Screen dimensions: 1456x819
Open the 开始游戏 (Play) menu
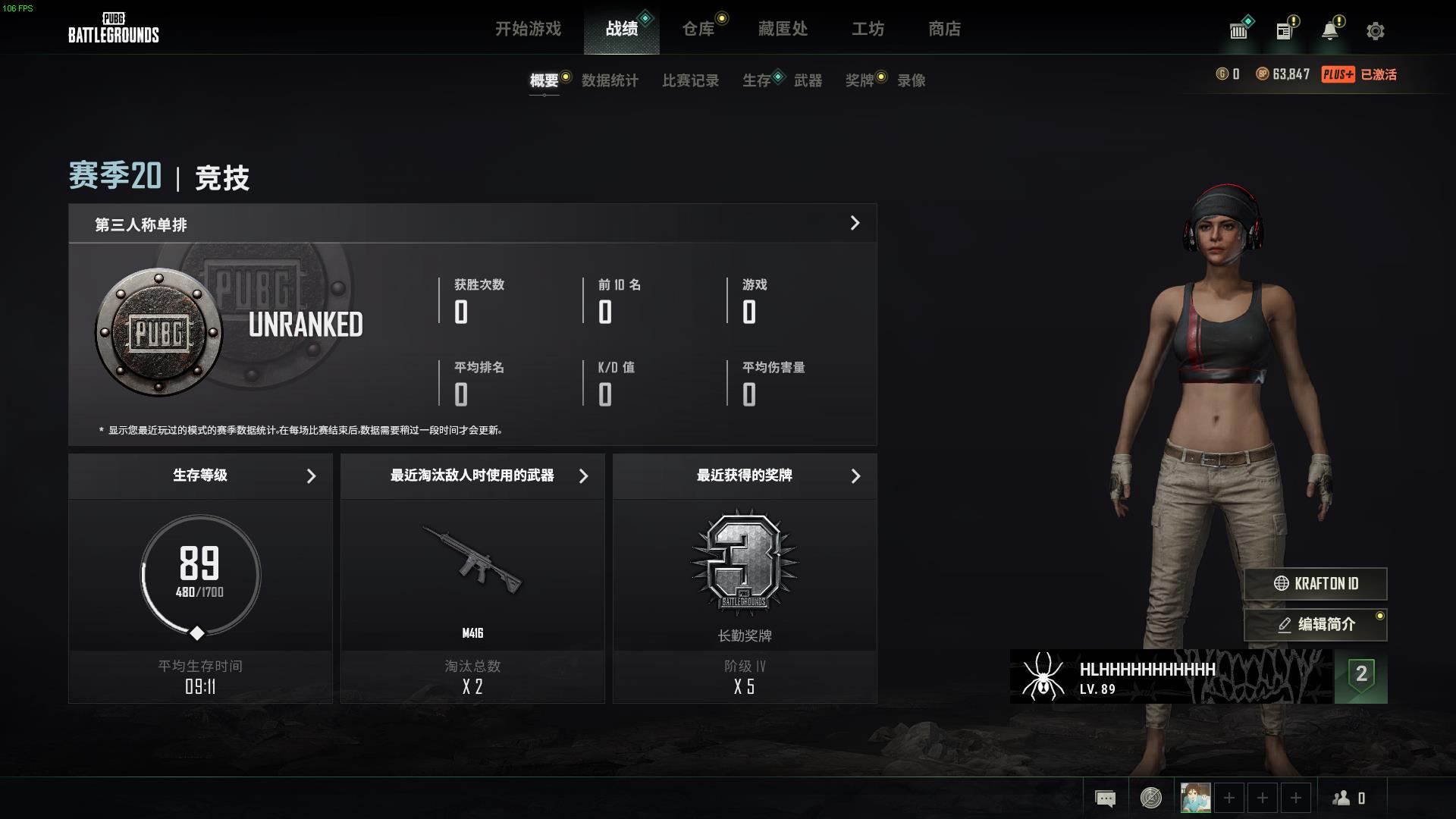pyautogui.click(x=528, y=29)
